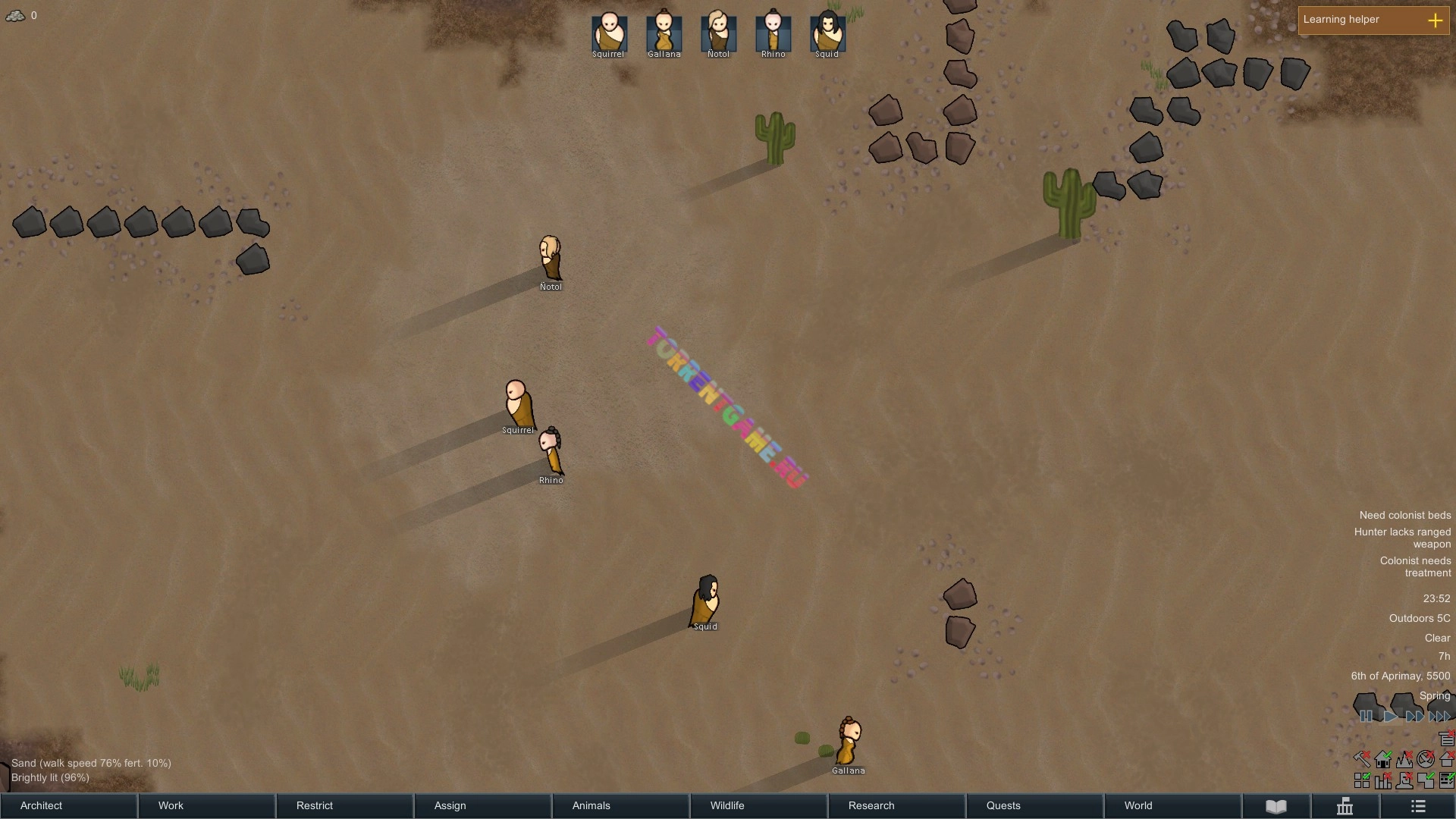This screenshot has width=1456, height=819.
Task: Open the Wildlife tab
Action: 758,805
